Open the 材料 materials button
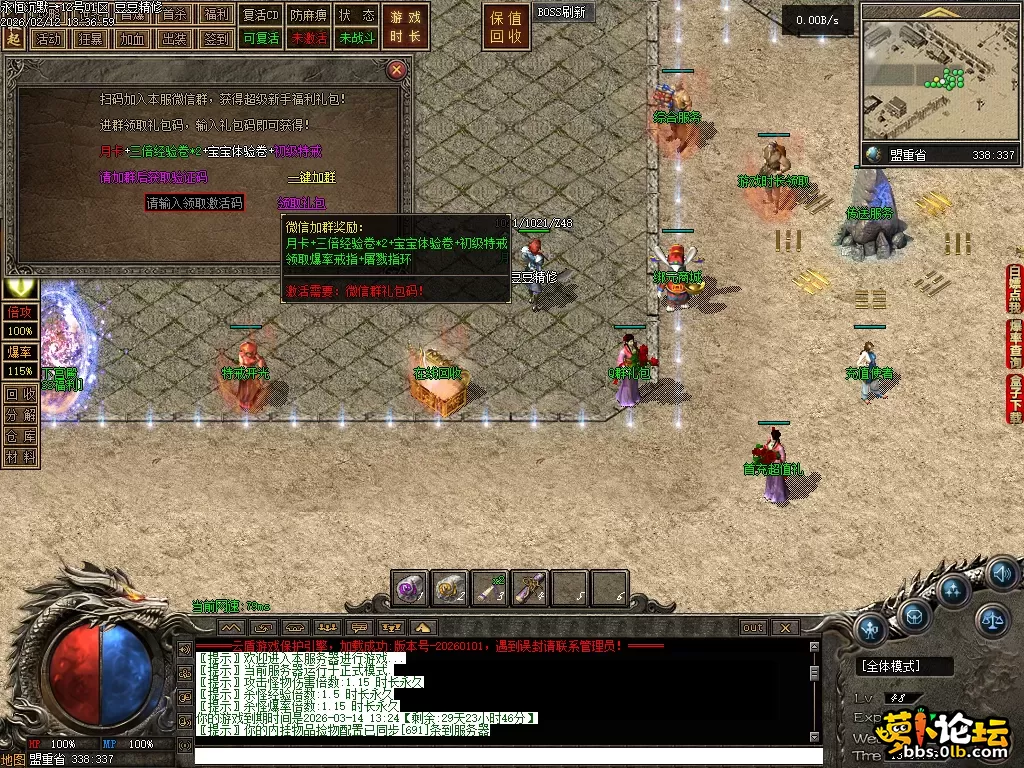 point(21,457)
